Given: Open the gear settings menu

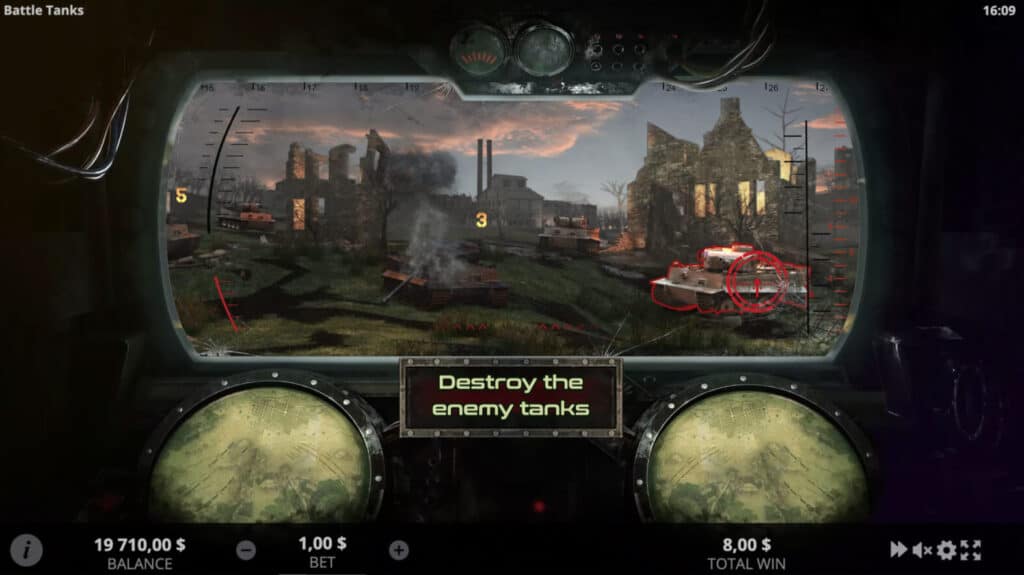Looking at the screenshot, I should [x=946, y=550].
